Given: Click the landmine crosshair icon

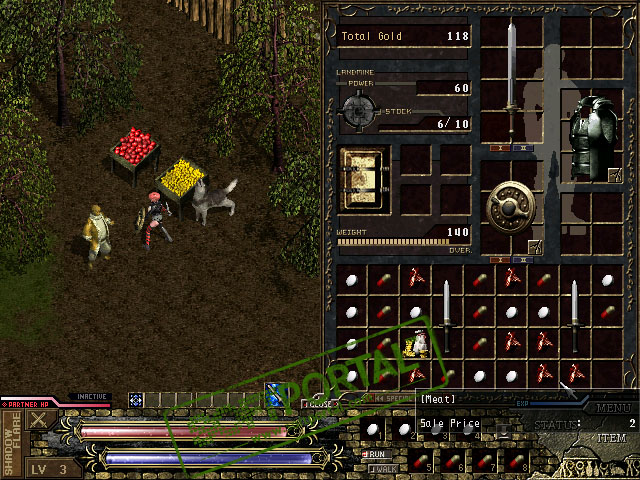Looking at the screenshot, I should 357,110.
